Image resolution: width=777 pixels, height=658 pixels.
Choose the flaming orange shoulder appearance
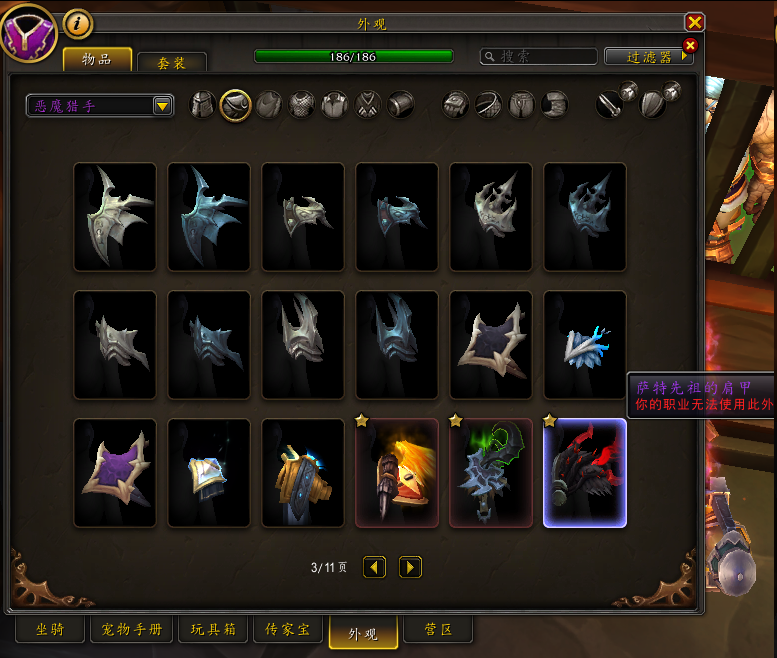point(397,473)
